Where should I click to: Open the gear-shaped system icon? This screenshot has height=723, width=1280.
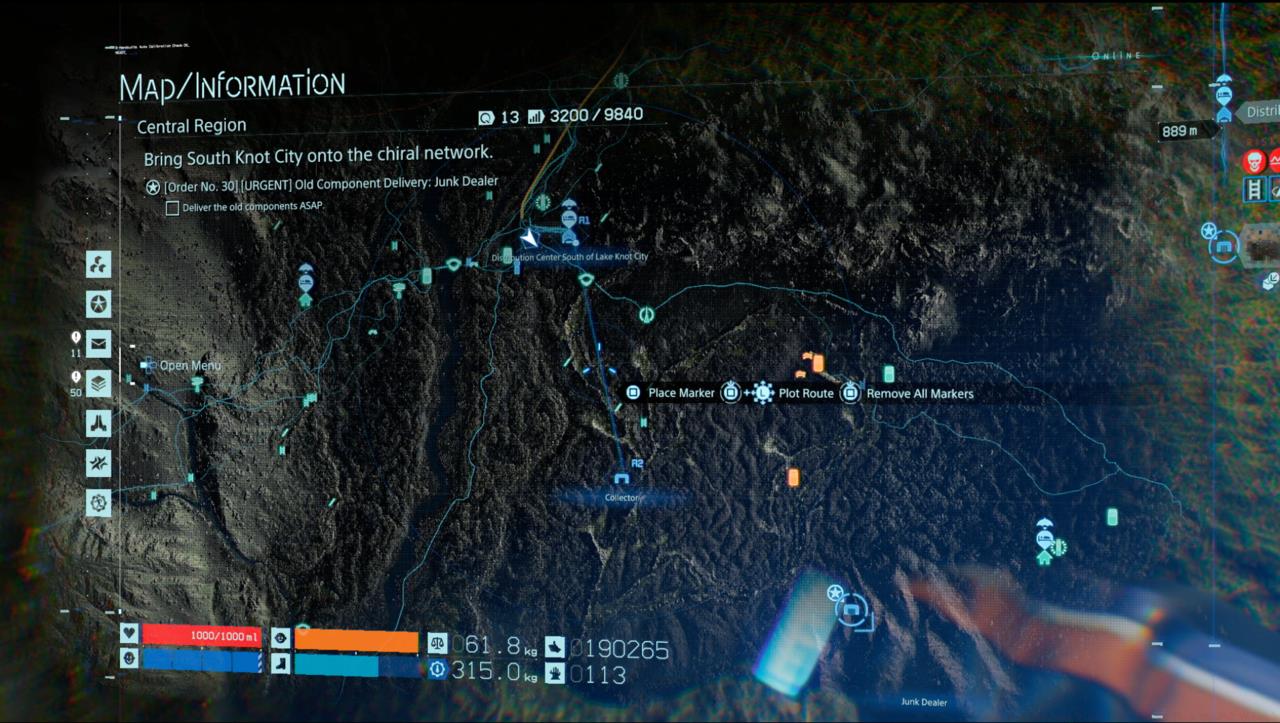click(98, 502)
